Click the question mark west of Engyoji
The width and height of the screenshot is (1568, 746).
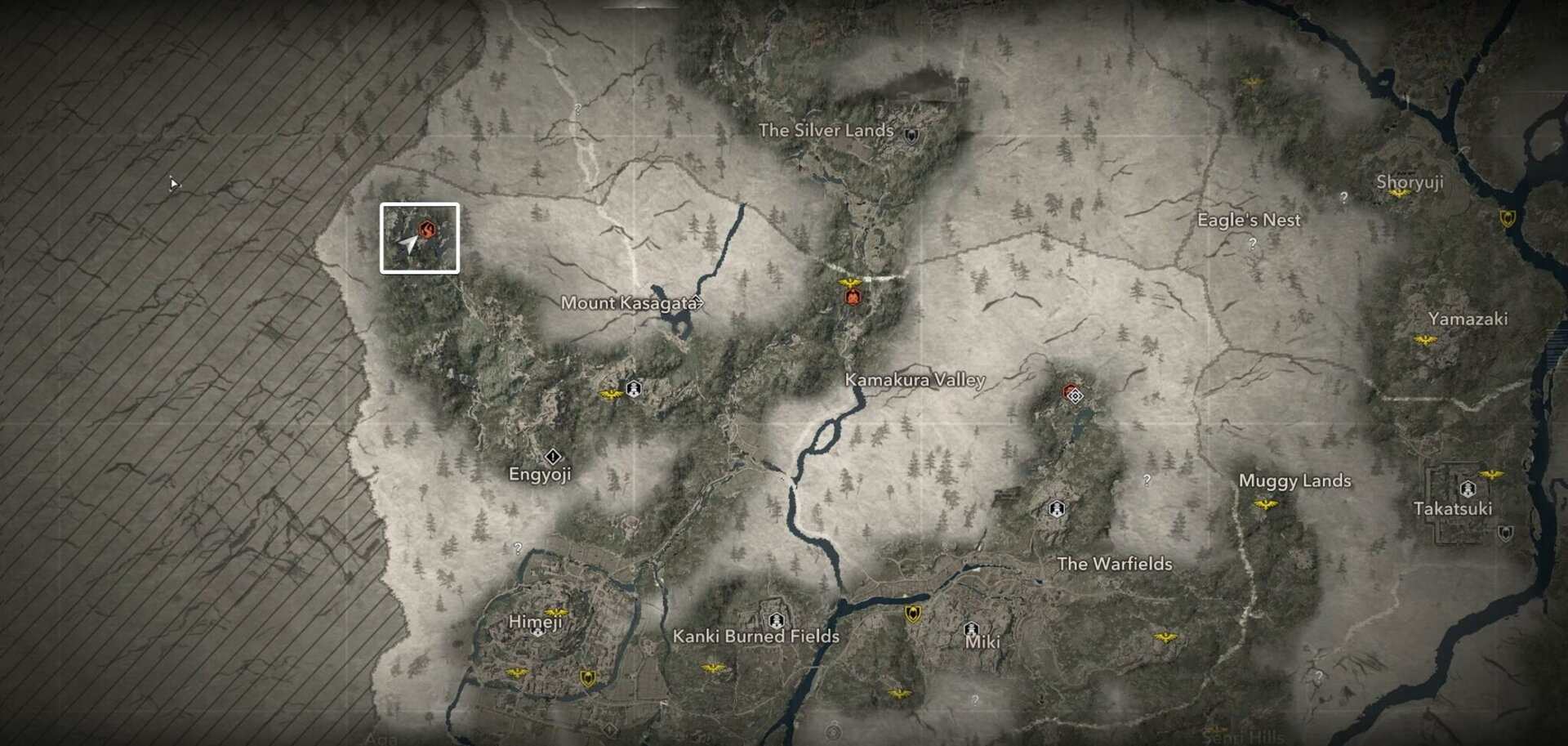pyautogui.click(x=518, y=548)
